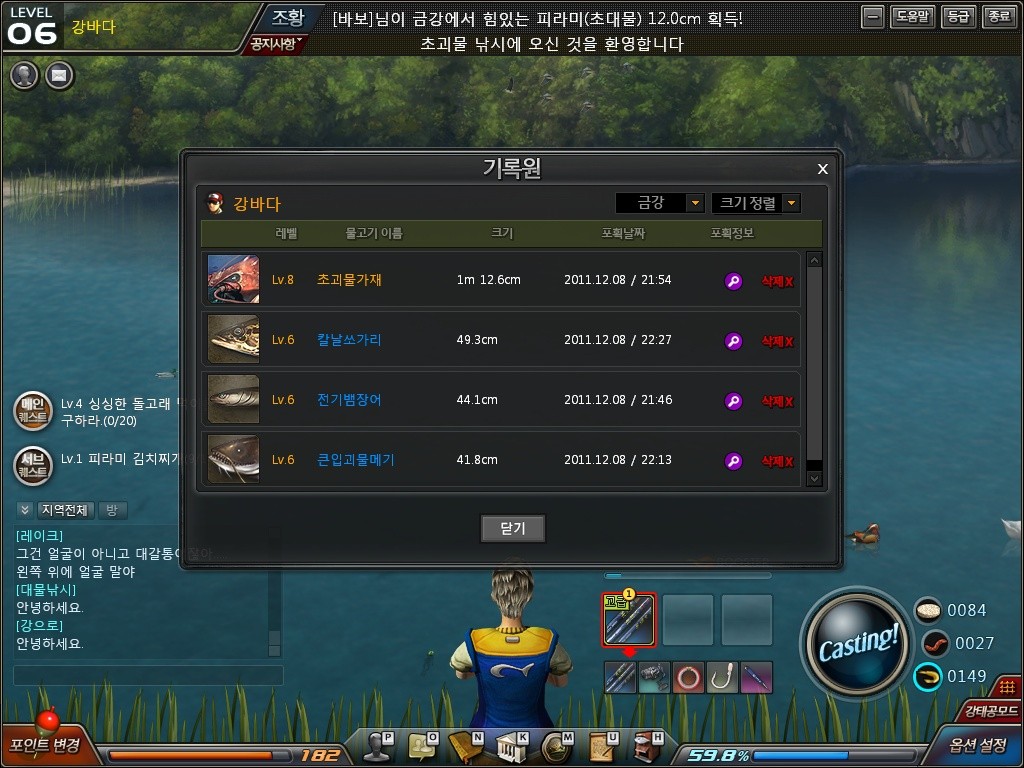Open the magnifier for 큰입괴물메기
1024x768 pixels.
pos(733,461)
